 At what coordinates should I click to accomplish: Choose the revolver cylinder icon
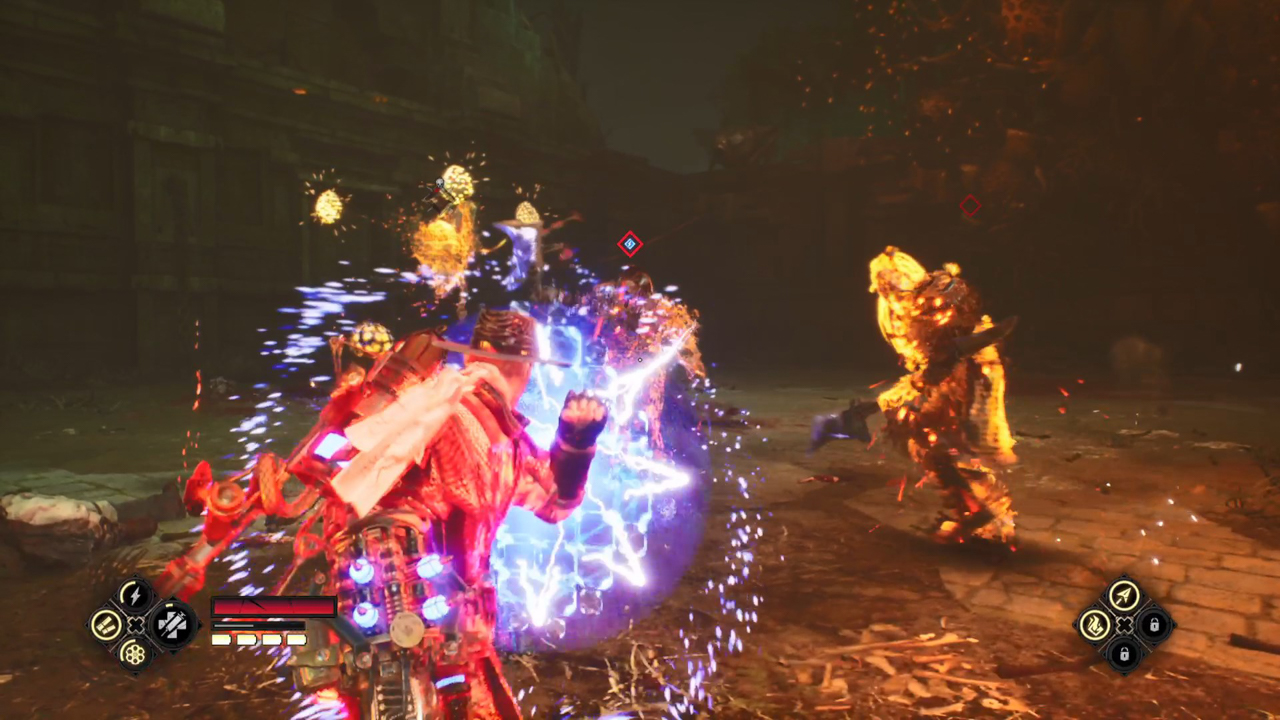coord(134,653)
